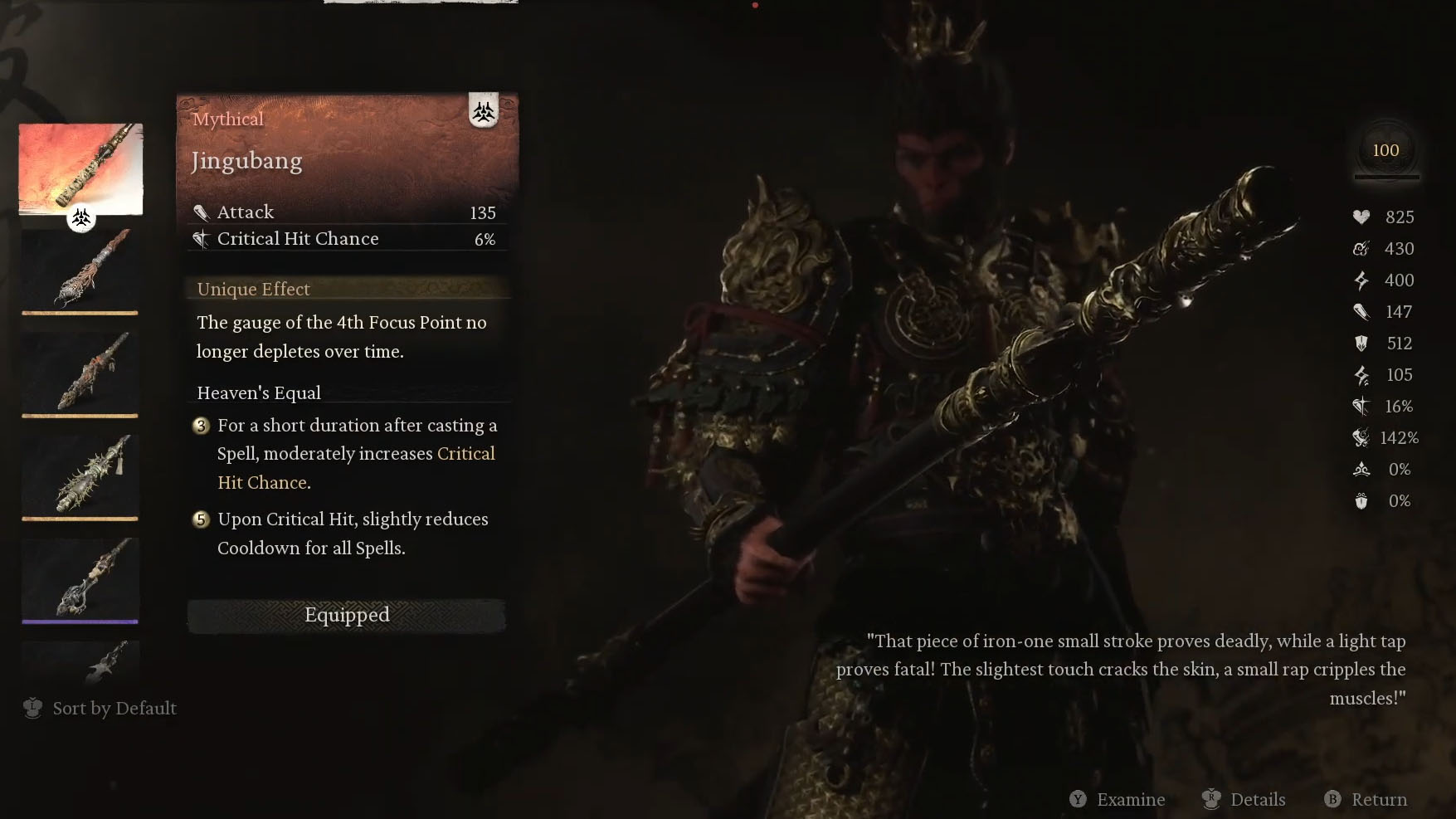Screen dimensions: 1456x819
Task: Select the purple-underlined staff thumbnail
Action: [80, 578]
